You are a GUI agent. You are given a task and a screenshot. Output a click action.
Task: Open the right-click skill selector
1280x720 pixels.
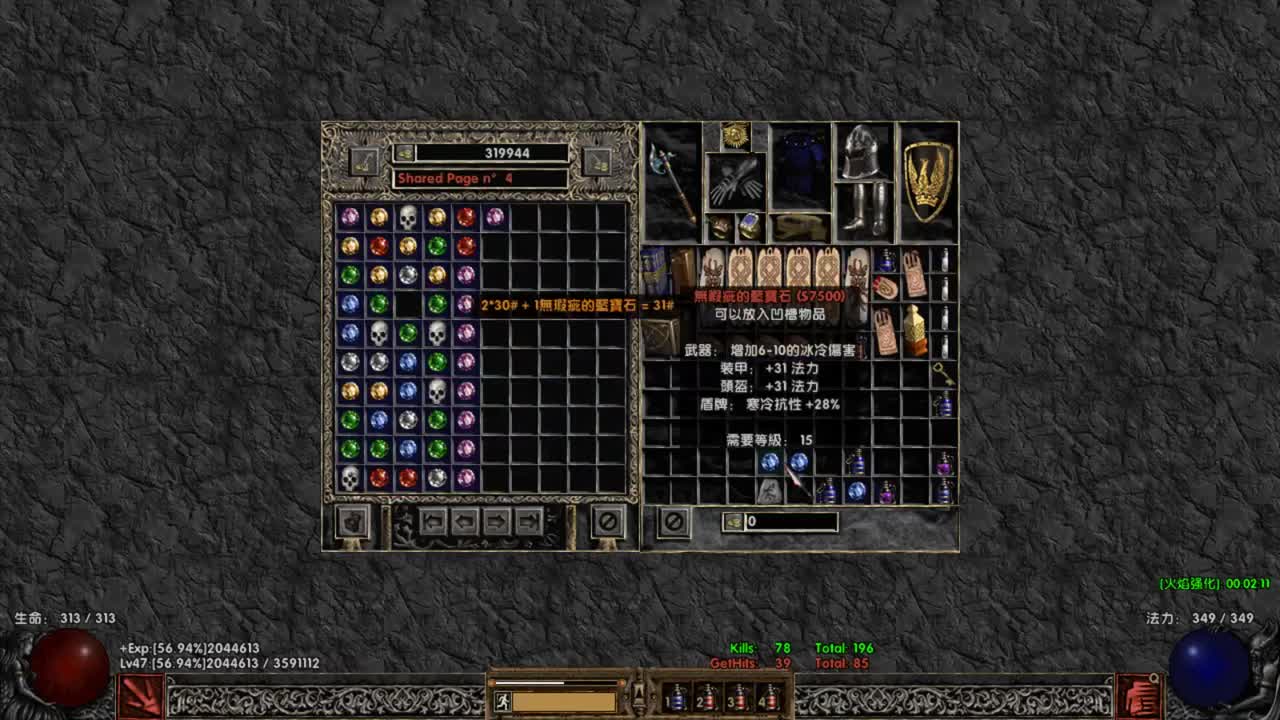pos(1138,696)
